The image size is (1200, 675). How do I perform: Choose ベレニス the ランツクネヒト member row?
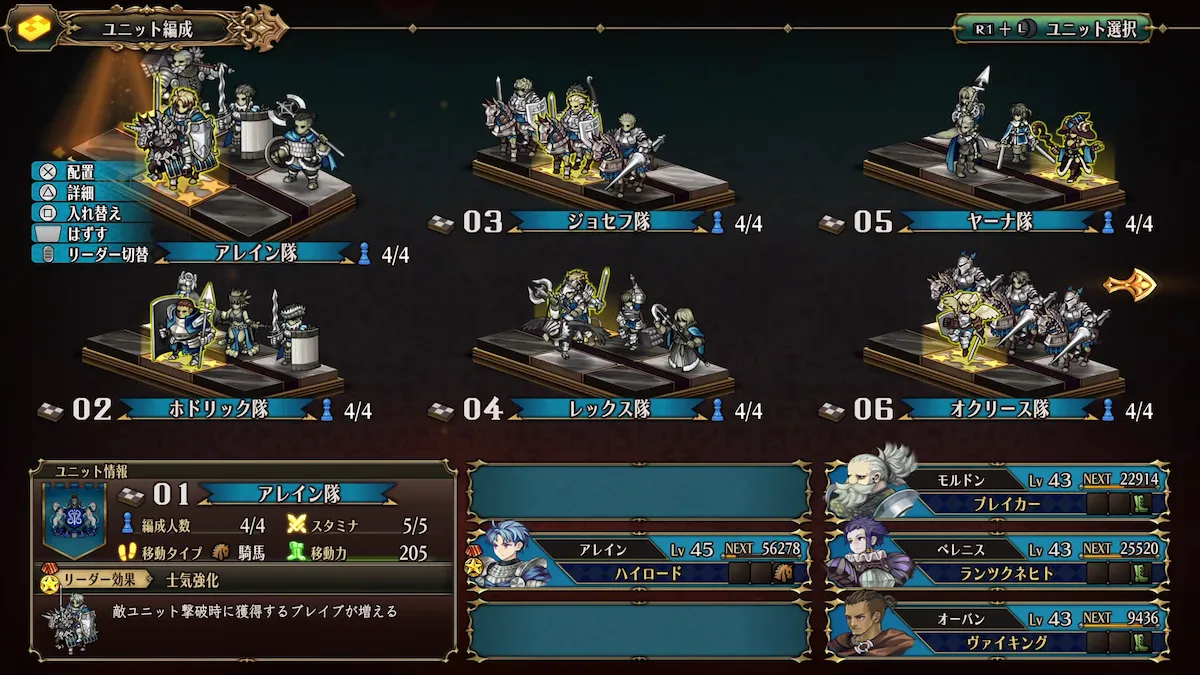[x=998, y=560]
